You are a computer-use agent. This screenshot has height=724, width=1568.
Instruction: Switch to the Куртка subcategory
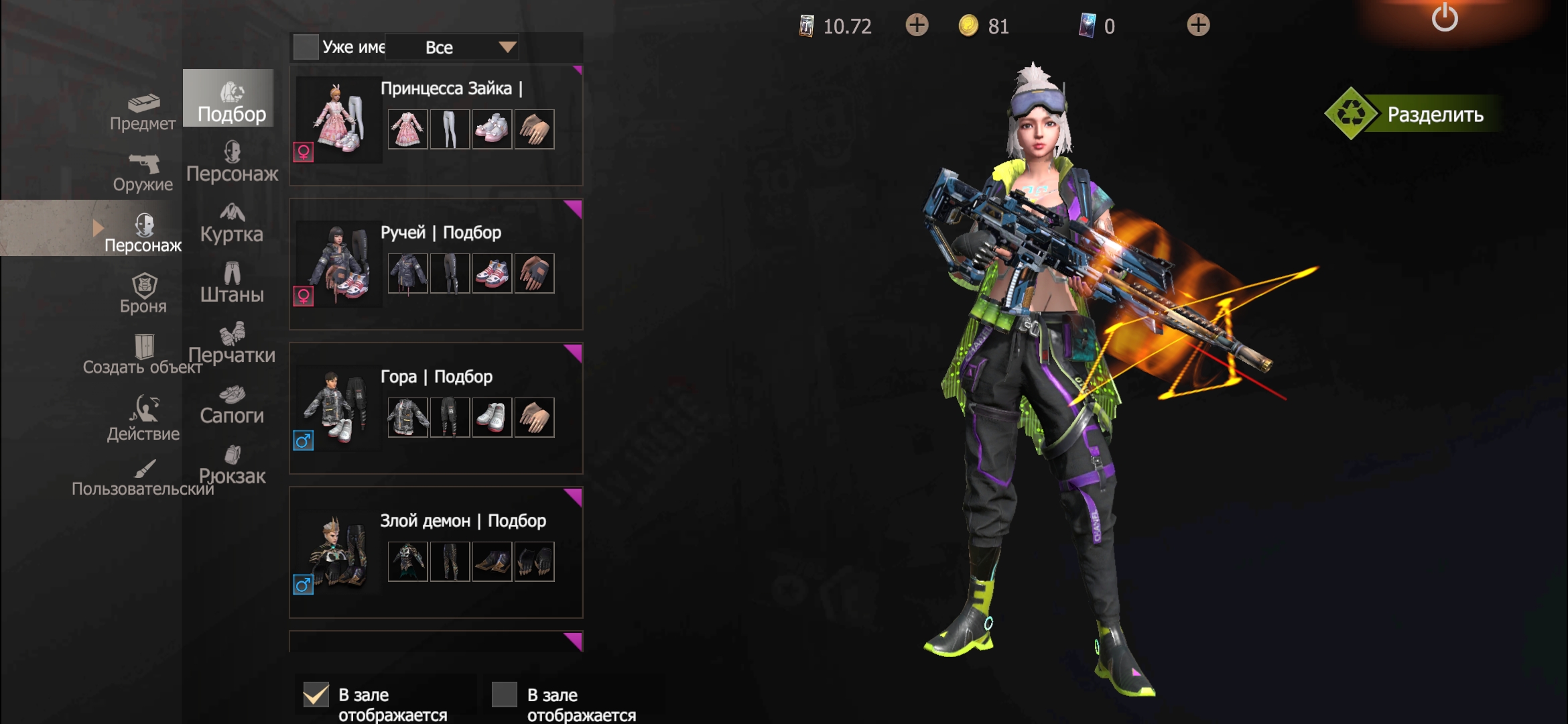[232, 223]
